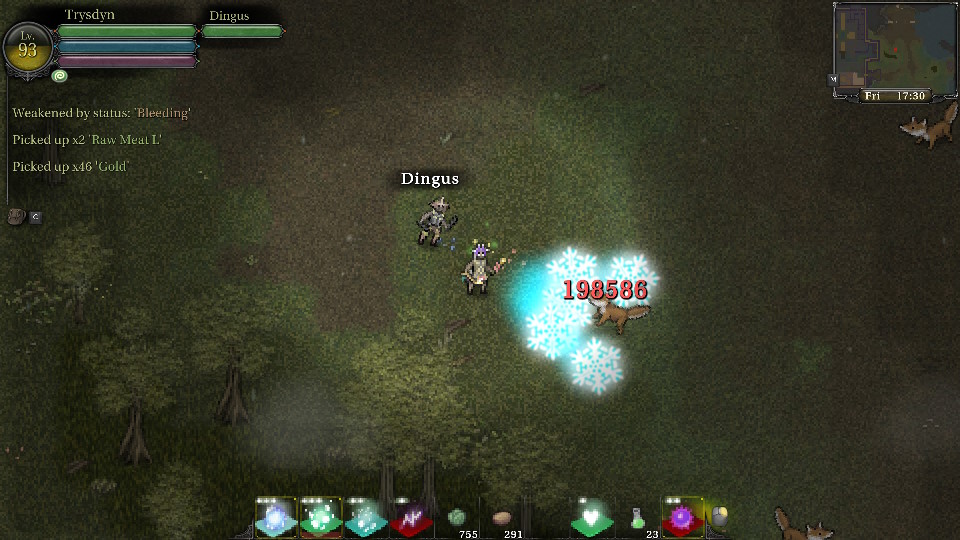
Task: Click the level 93 character badge
Action: point(27,46)
